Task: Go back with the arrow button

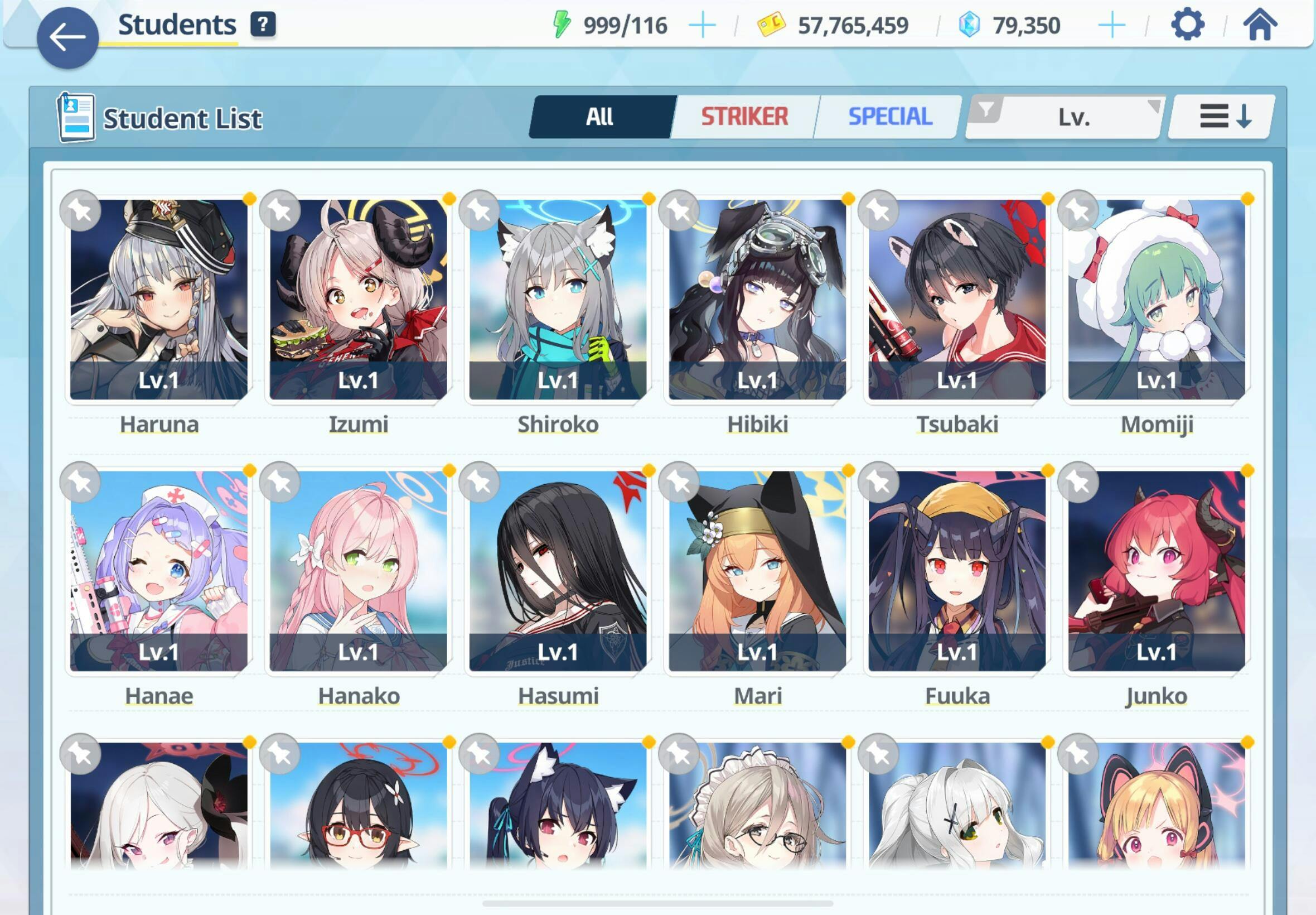Action: coord(67,38)
